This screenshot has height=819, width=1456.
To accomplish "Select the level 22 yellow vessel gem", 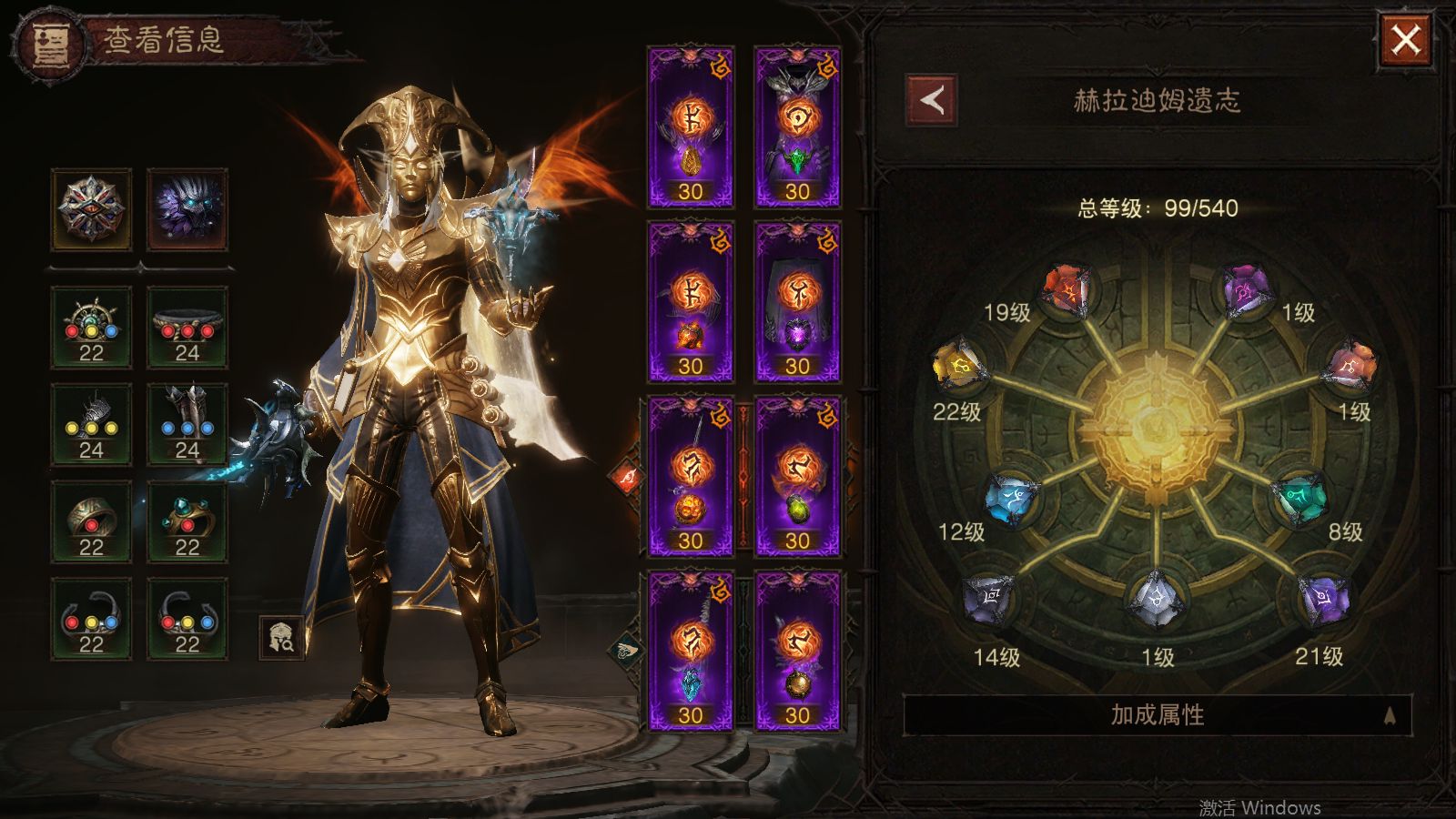I will (958, 365).
